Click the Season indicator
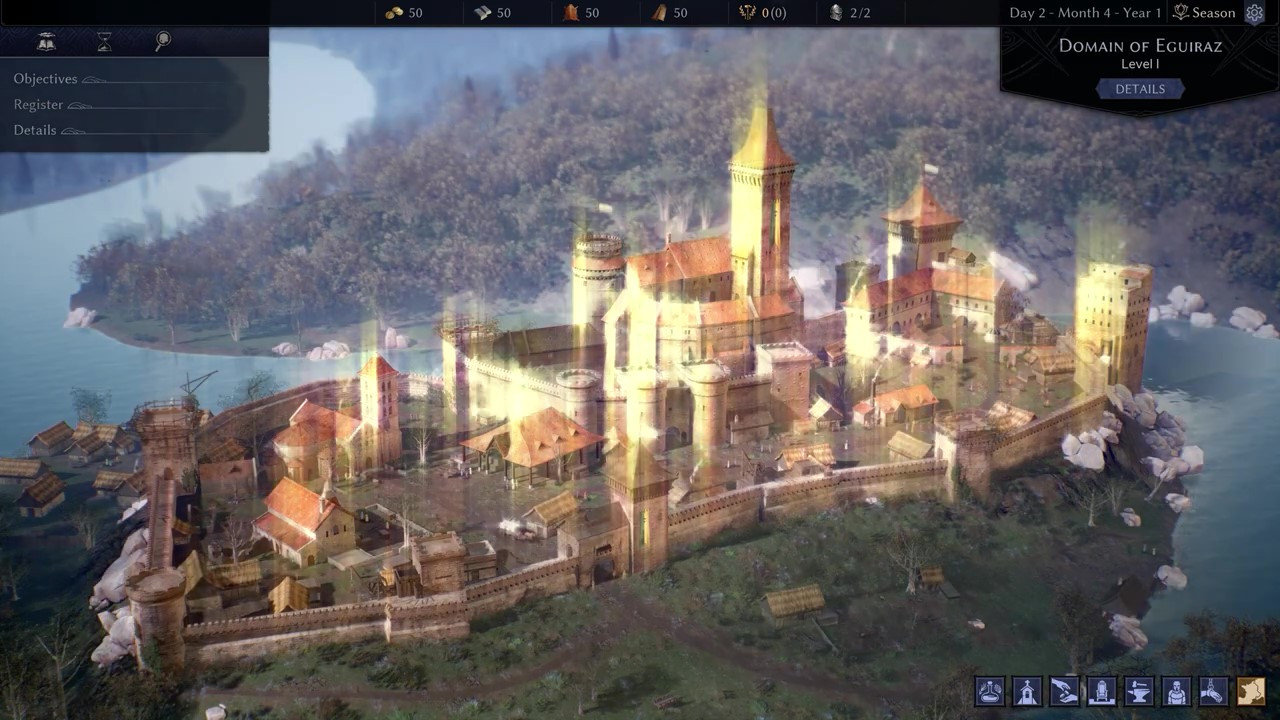 (1204, 13)
